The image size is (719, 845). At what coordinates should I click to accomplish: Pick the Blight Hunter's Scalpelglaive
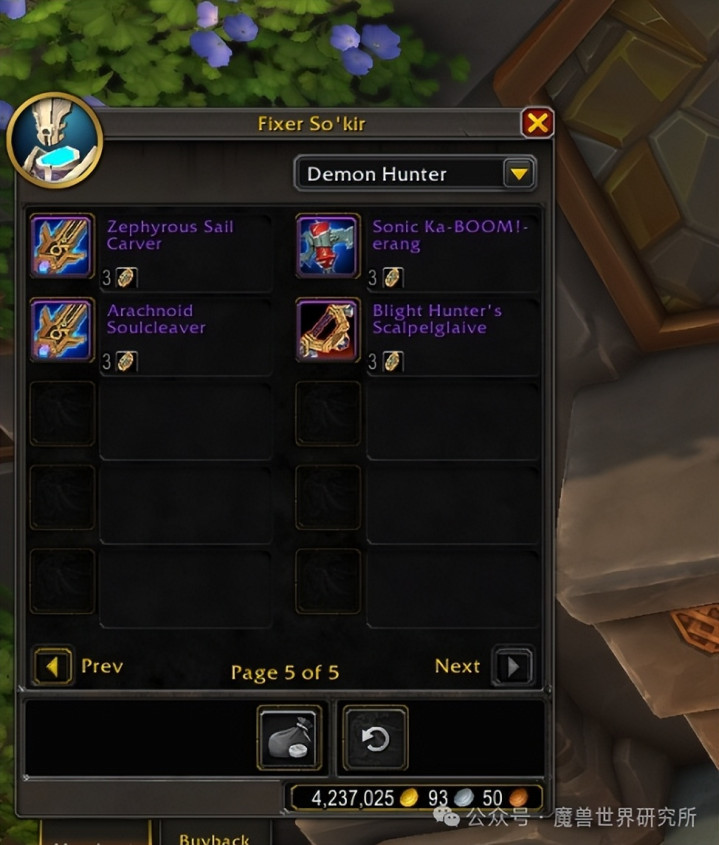point(328,329)
